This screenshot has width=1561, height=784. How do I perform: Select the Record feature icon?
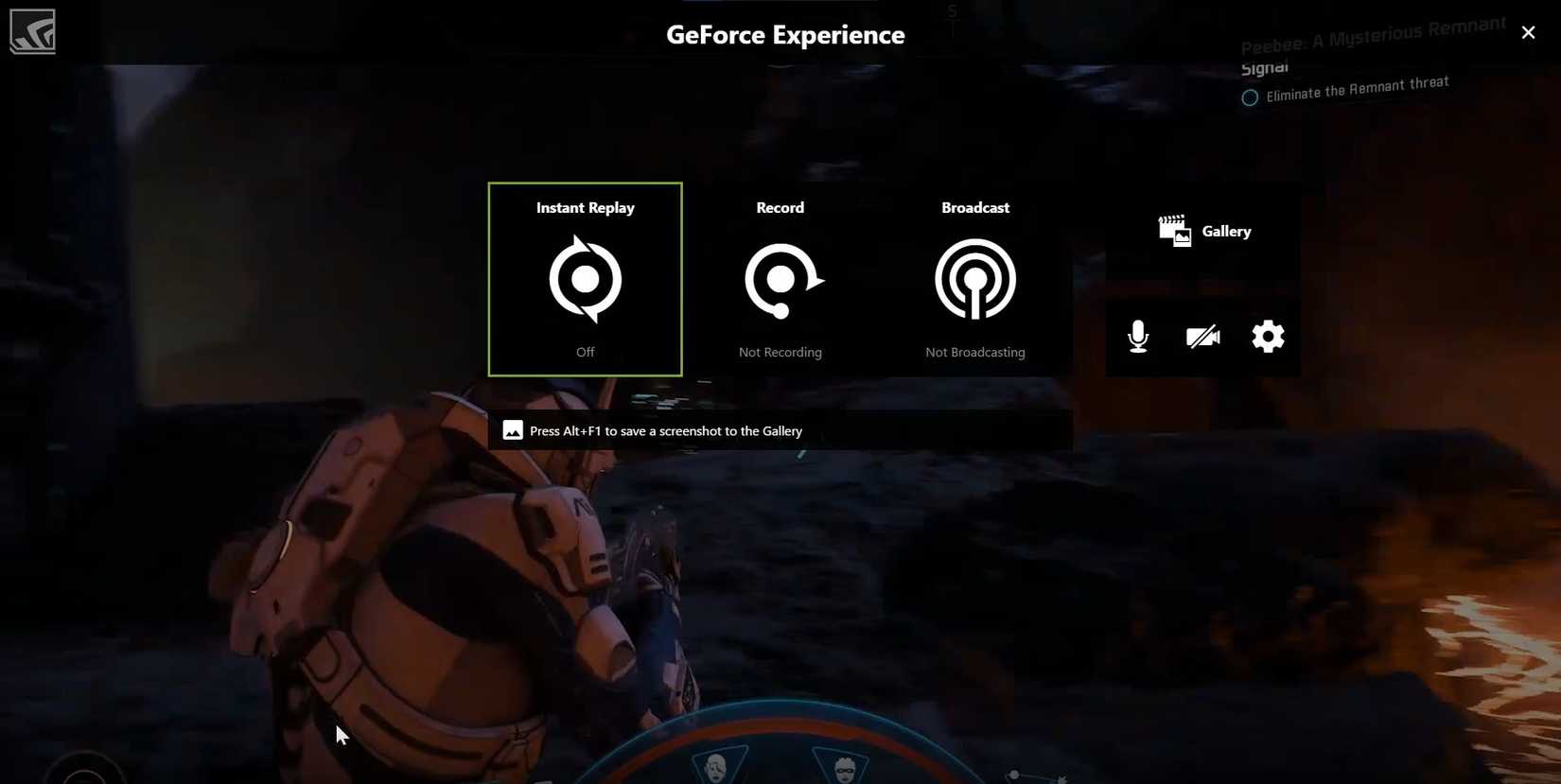tap(780, 279)
